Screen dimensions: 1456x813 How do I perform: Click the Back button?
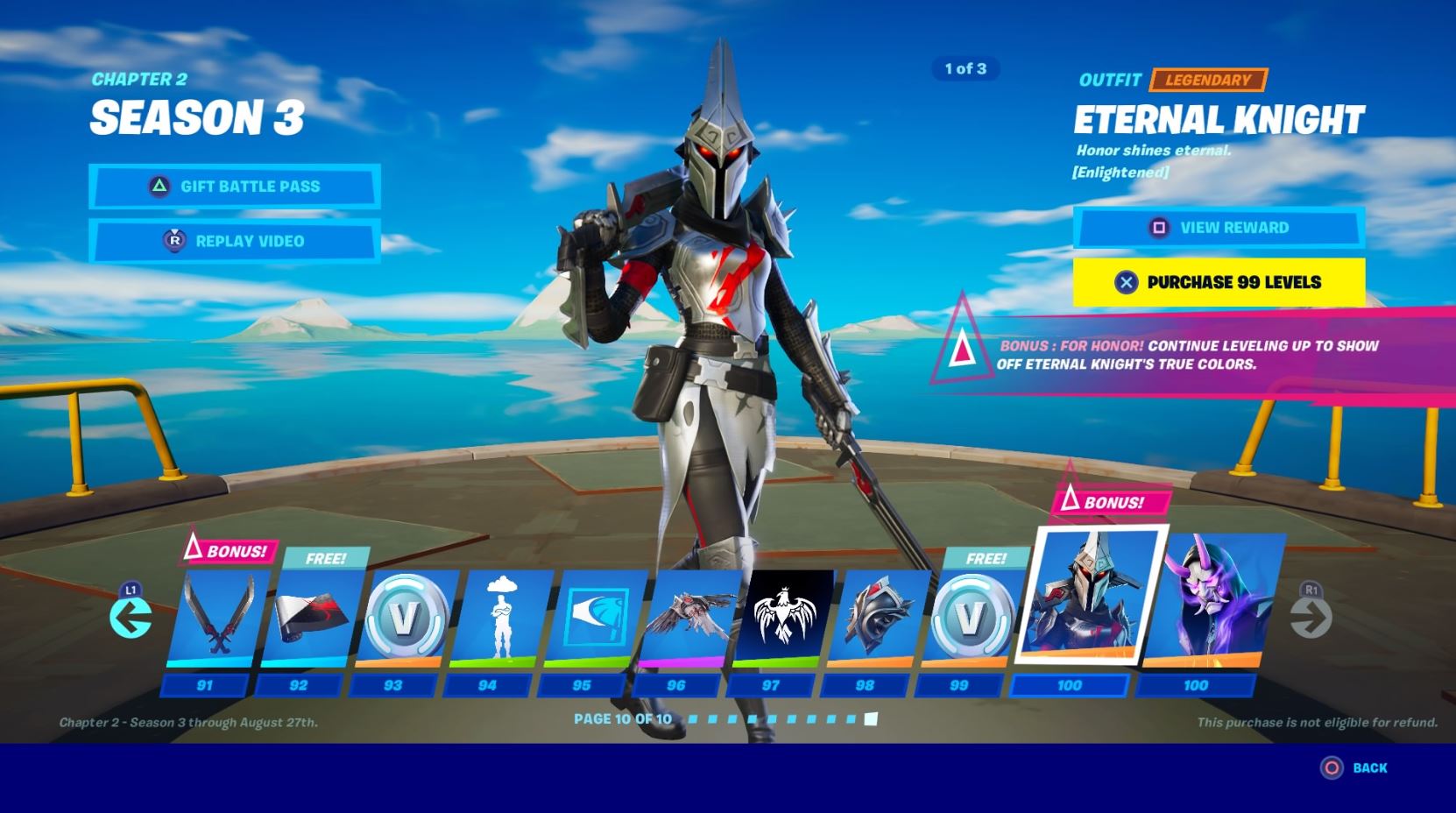(x=1354, y=768)
